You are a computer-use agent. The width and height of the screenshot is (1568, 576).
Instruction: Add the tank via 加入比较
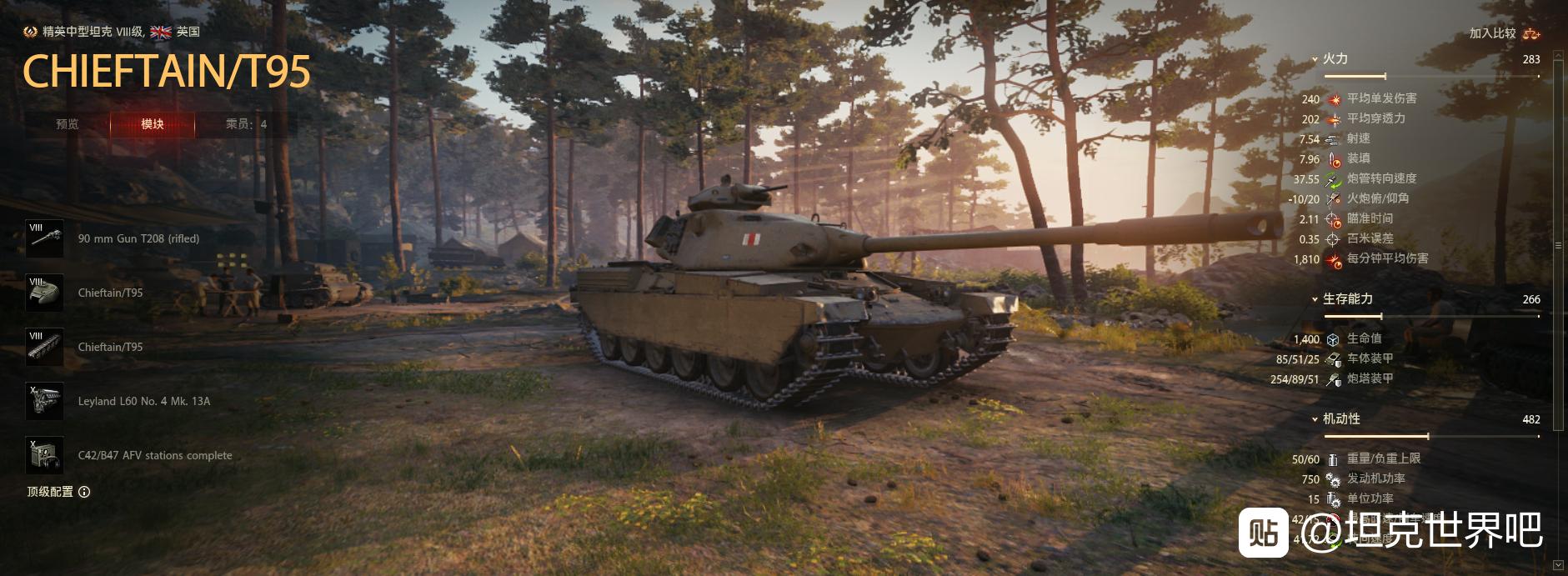point(1504,33)
